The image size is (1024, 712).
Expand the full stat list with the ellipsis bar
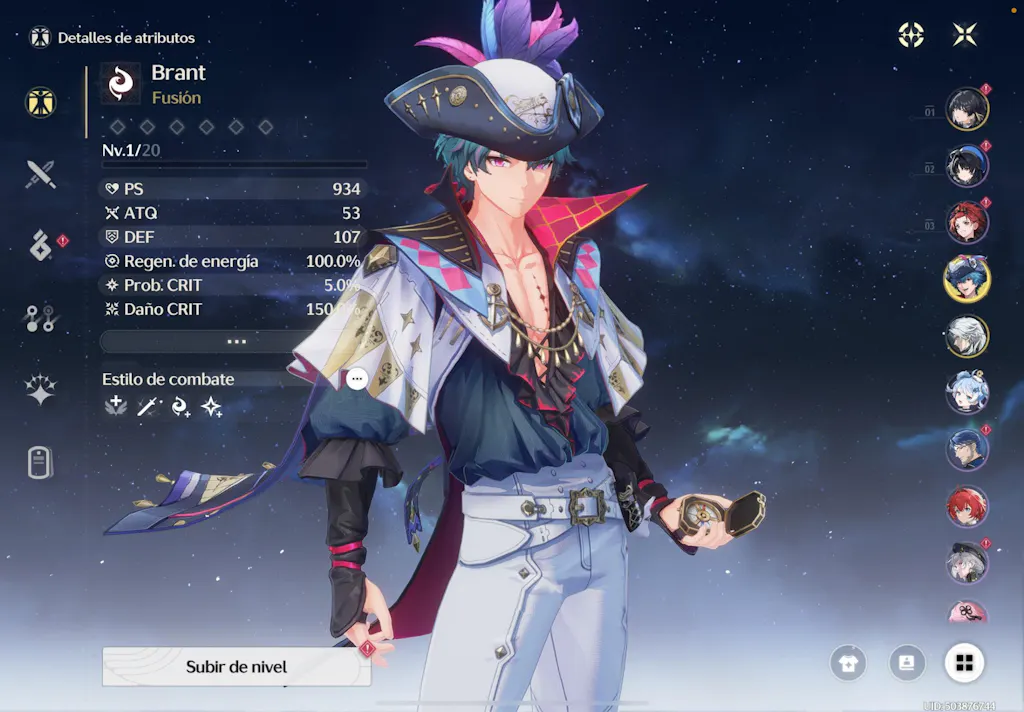pos(236,341)
